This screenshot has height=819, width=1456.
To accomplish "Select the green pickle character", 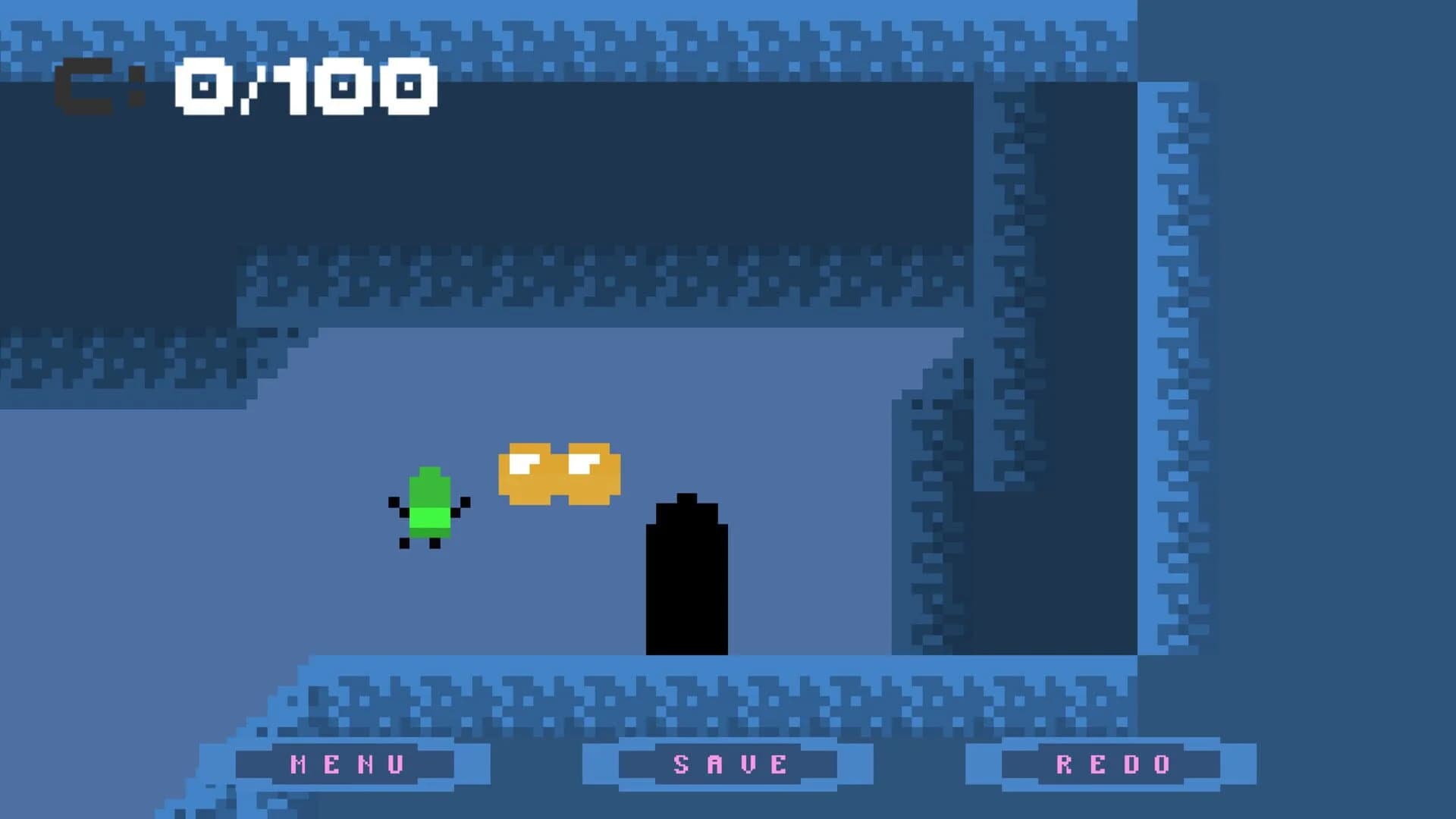I will point(429,508).
